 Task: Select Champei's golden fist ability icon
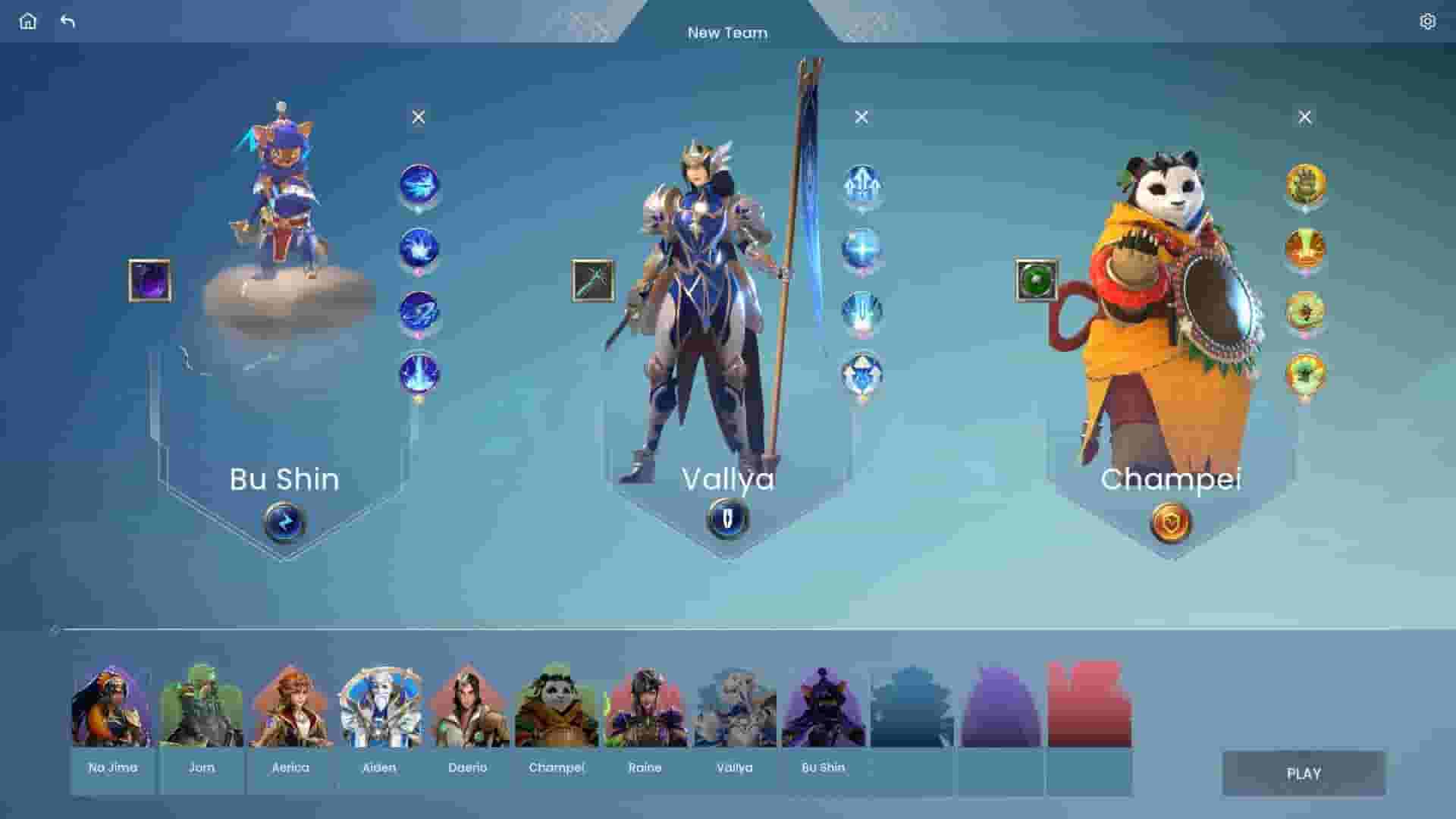click(1305, 183)
